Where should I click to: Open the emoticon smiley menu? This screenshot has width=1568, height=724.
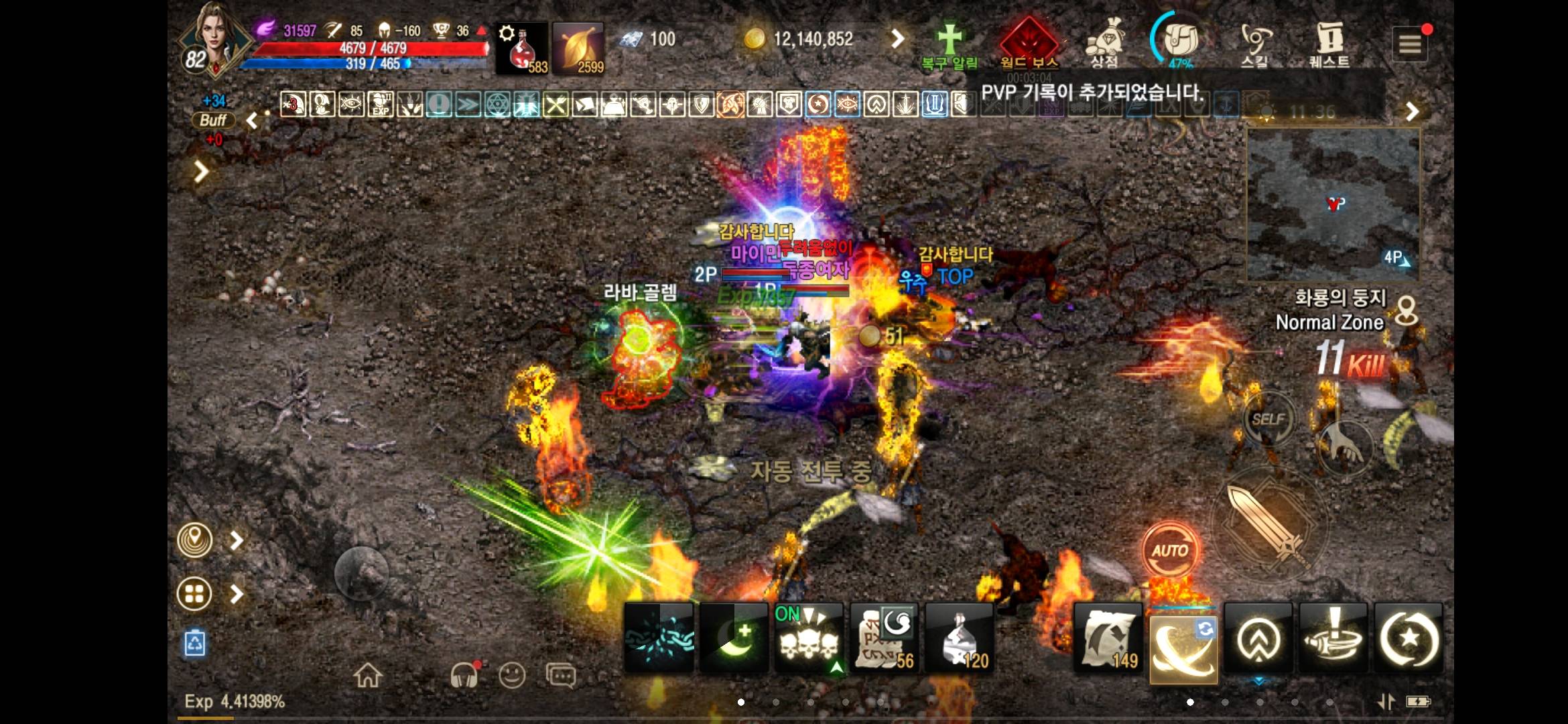(x=512, y=676)
